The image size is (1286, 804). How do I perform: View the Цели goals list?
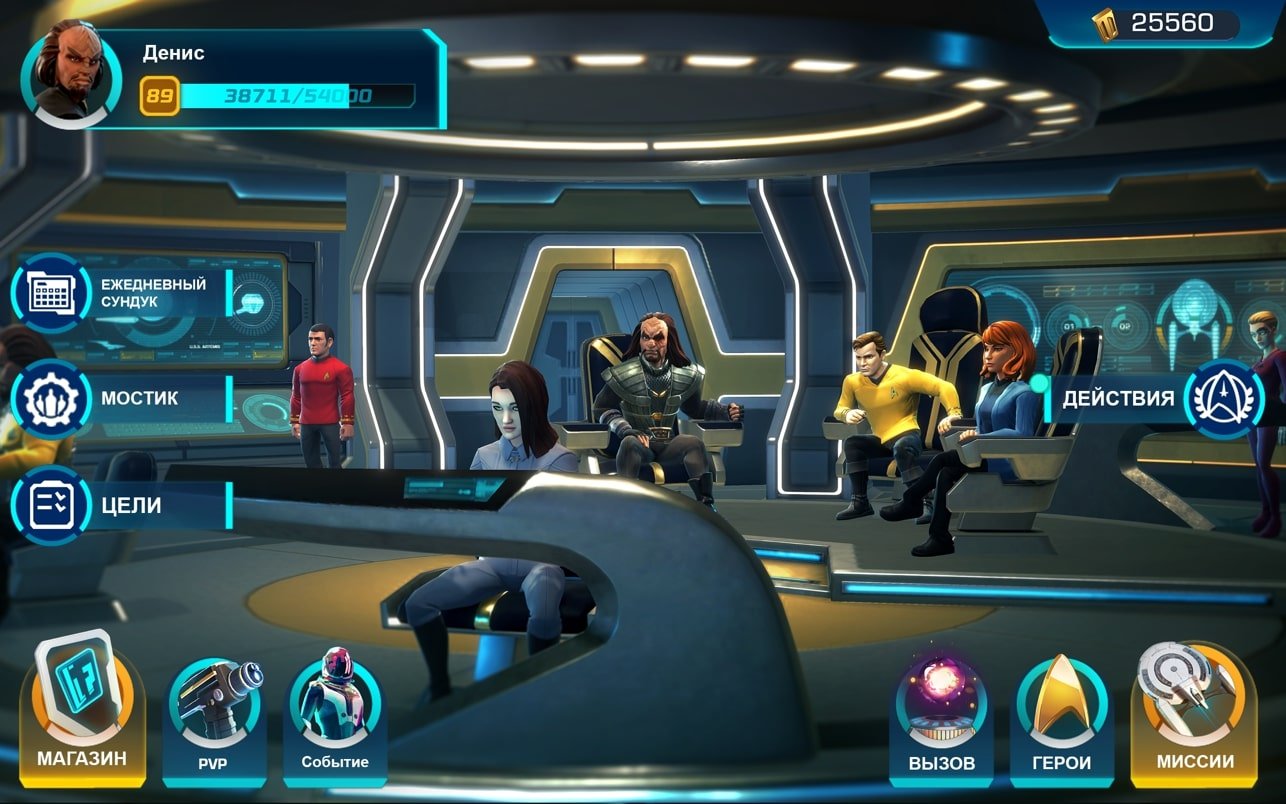point(50,505)
